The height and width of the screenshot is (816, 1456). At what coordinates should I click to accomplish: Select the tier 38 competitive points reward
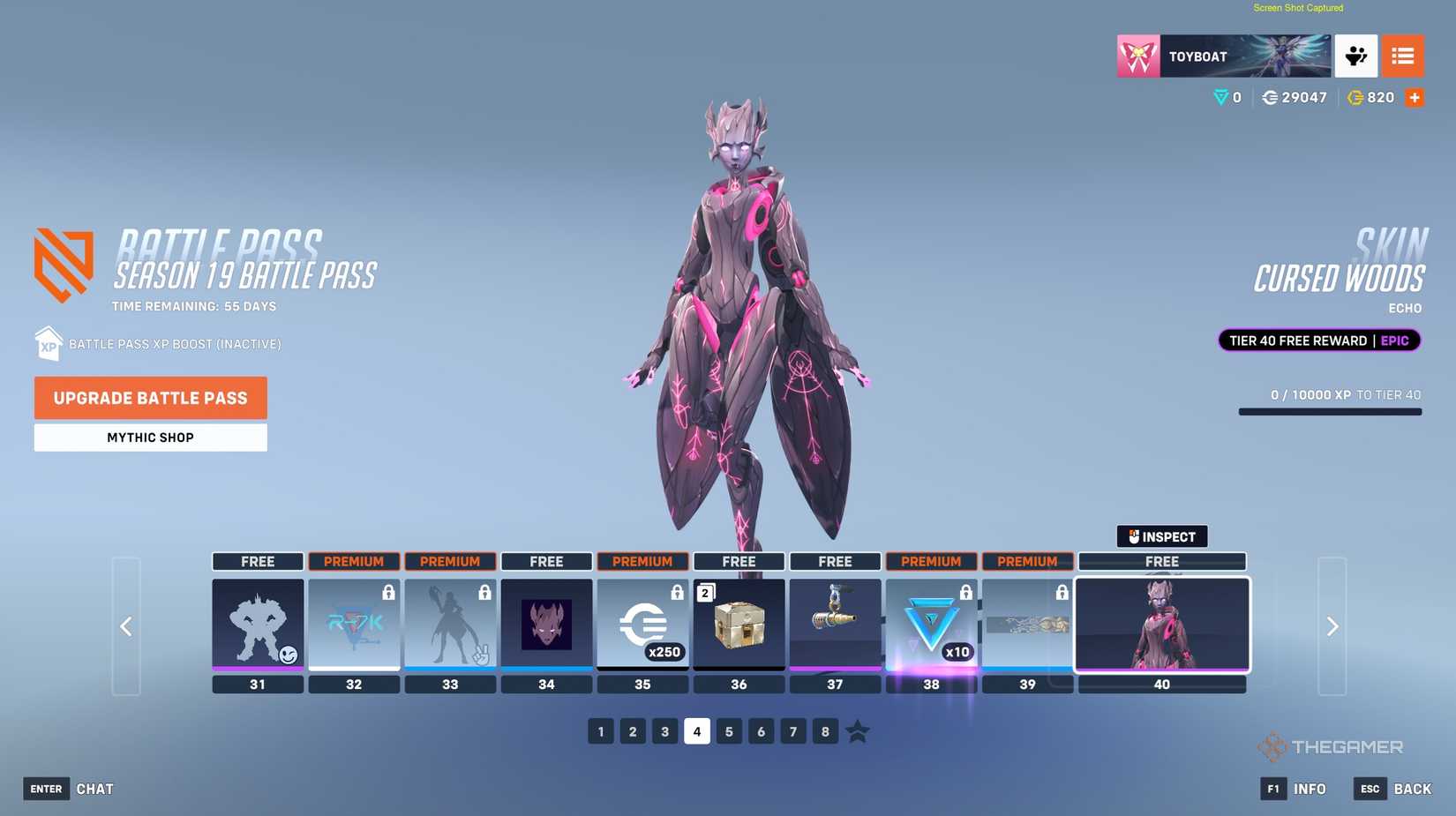931,625
